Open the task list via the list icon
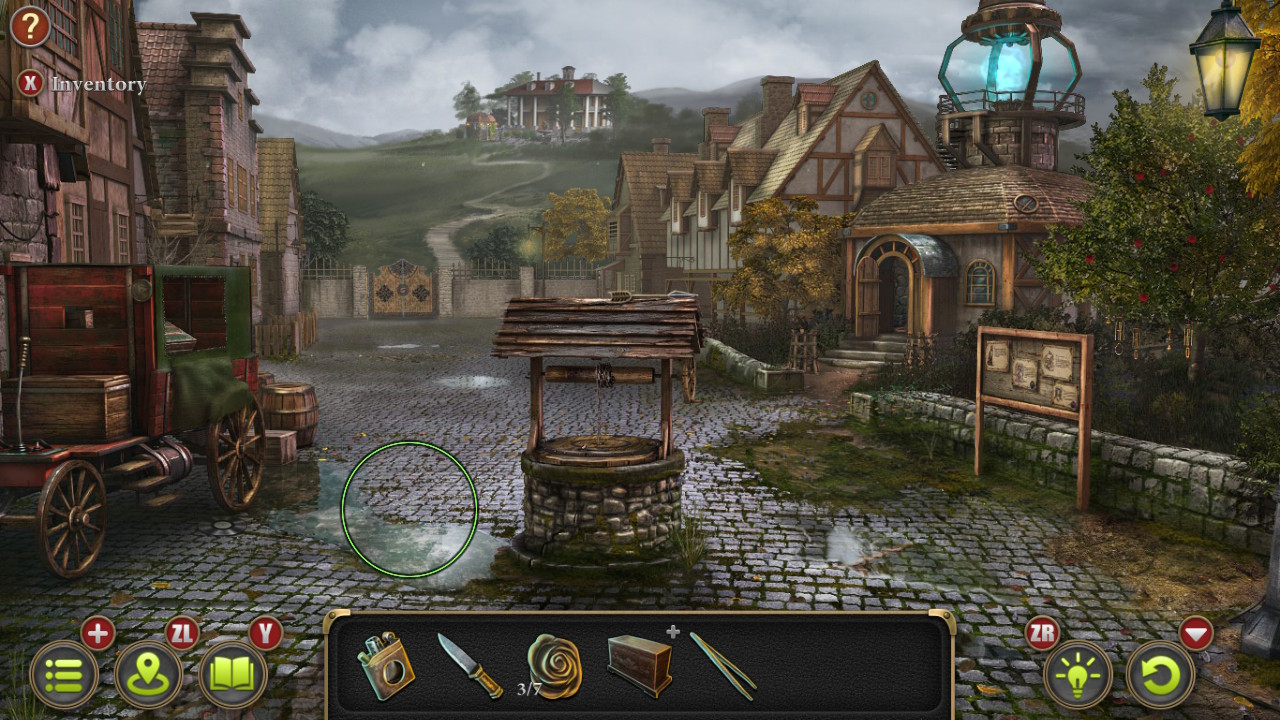Viewport: 1280px width, 720px height. click(x=62, y=676)
